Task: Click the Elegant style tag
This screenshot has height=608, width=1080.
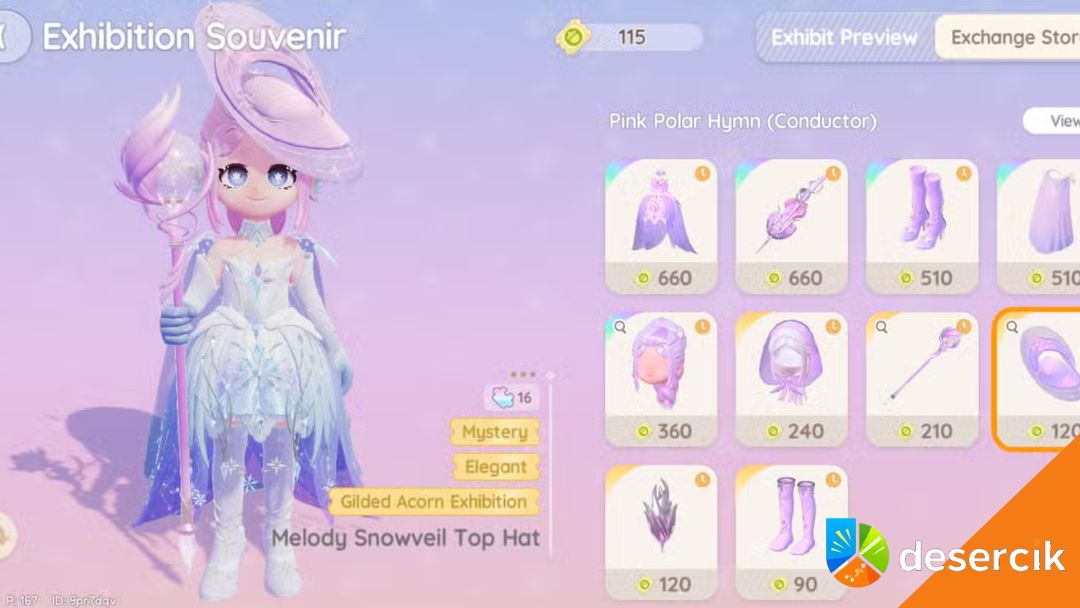Action: (495, 467)
